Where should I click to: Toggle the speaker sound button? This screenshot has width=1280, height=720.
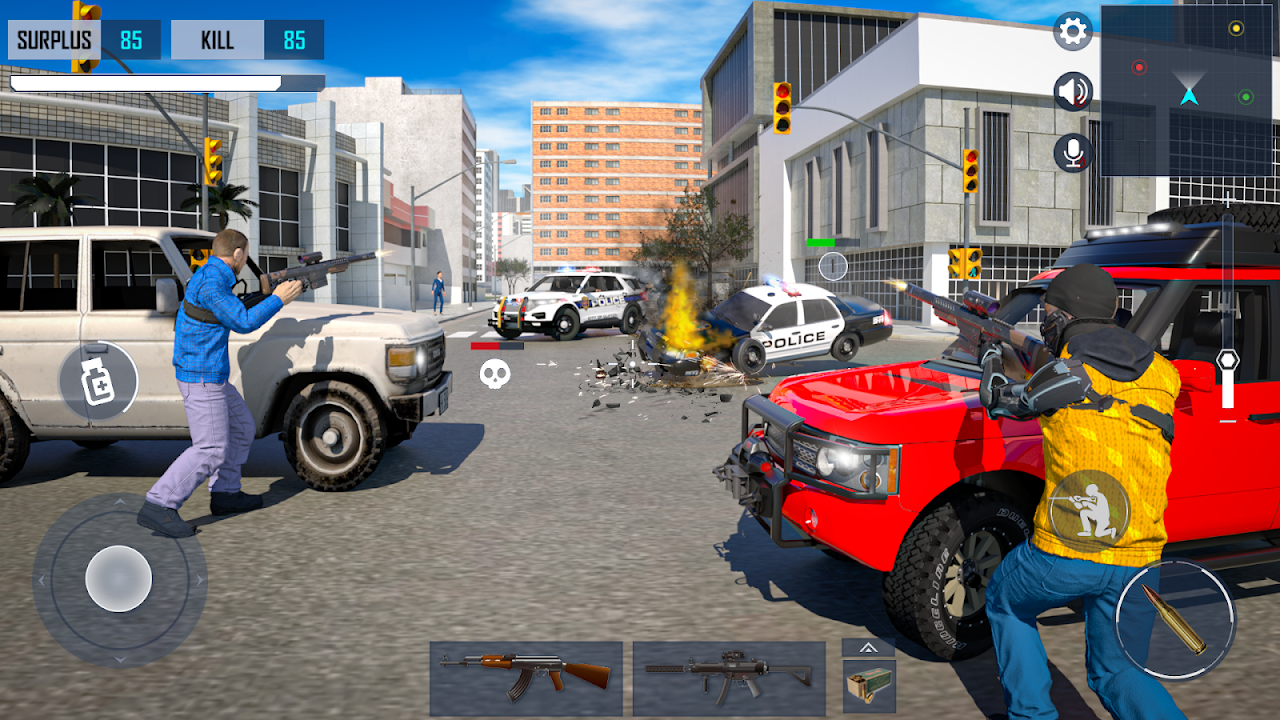[x=1073, y=92]
